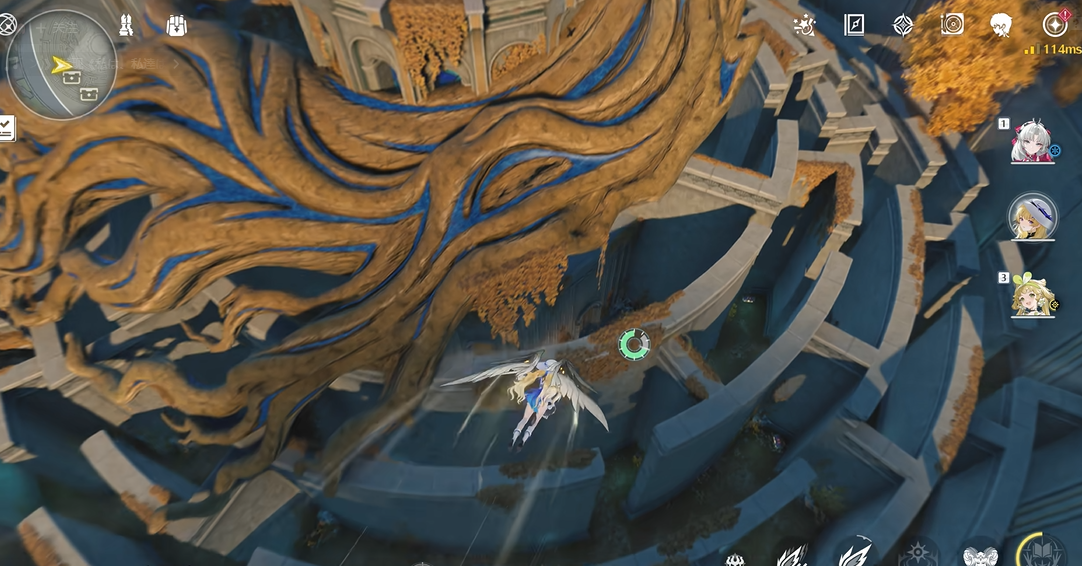
Task: Switch to the white-haired party member
Action: tap(1031, 143)
